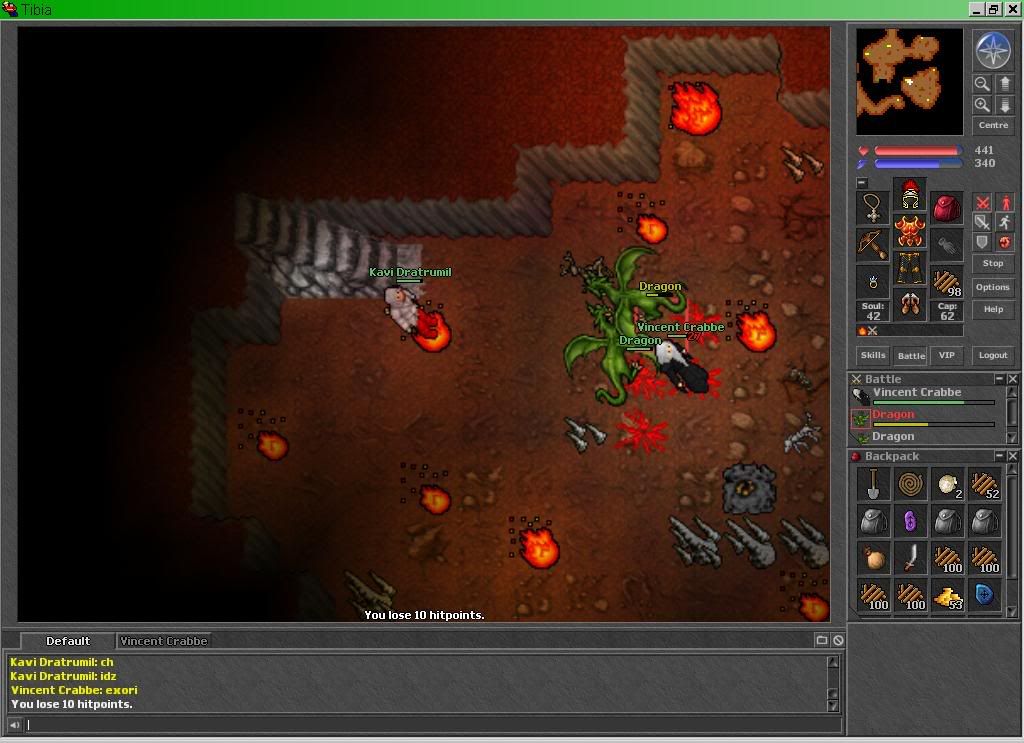
Task: Zoom out on the minimap
Action: pos(982,84)
